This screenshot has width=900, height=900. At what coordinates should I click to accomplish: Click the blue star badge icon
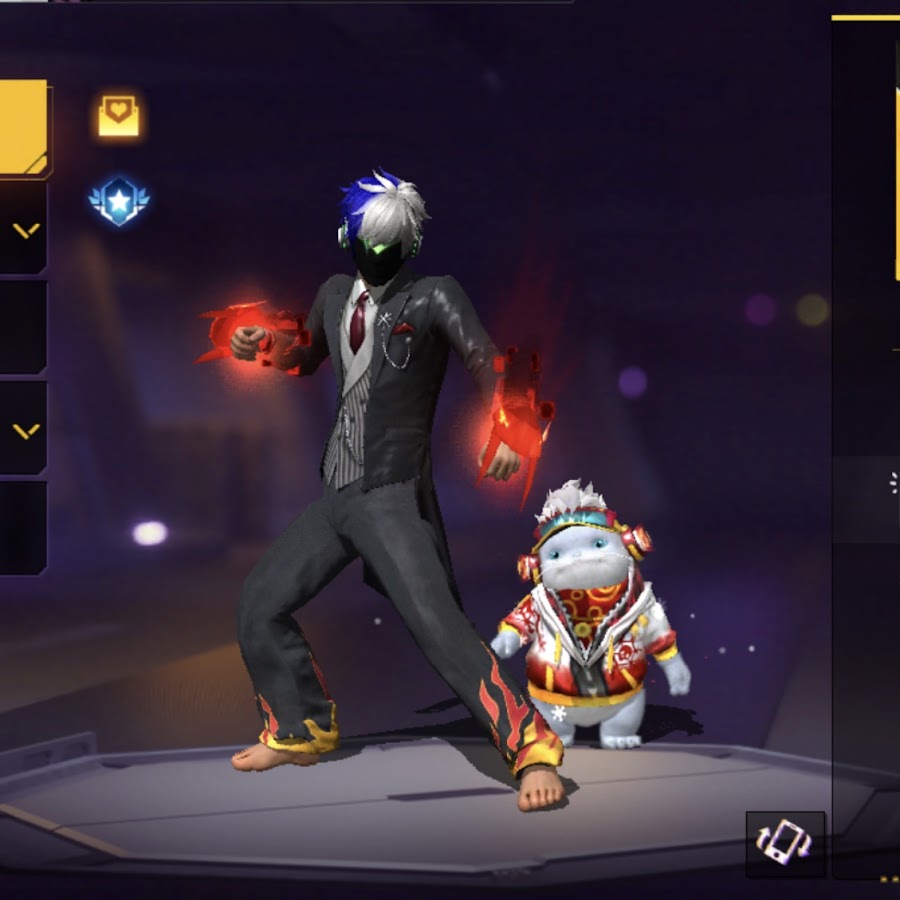coord(118,201)
